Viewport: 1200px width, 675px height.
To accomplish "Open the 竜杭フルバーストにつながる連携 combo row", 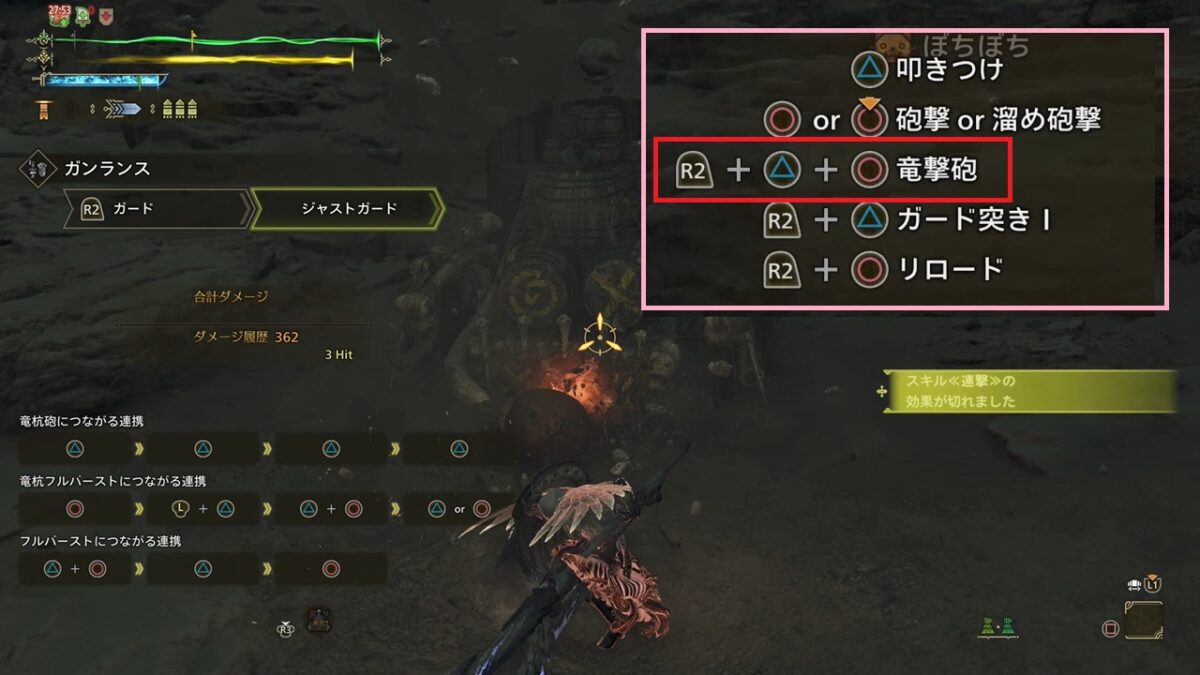I will 265,508.
